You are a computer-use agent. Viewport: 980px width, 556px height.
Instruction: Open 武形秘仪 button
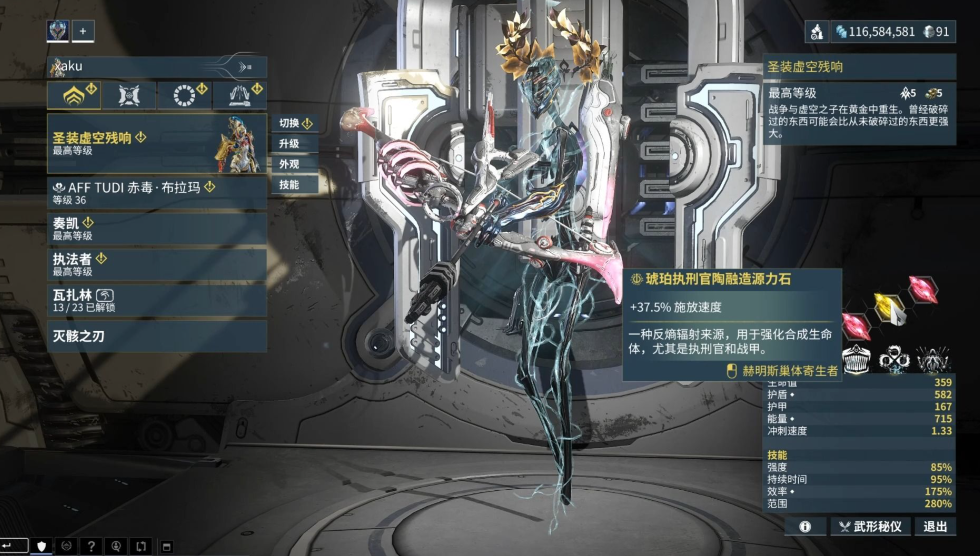click(x=870, y=526)
